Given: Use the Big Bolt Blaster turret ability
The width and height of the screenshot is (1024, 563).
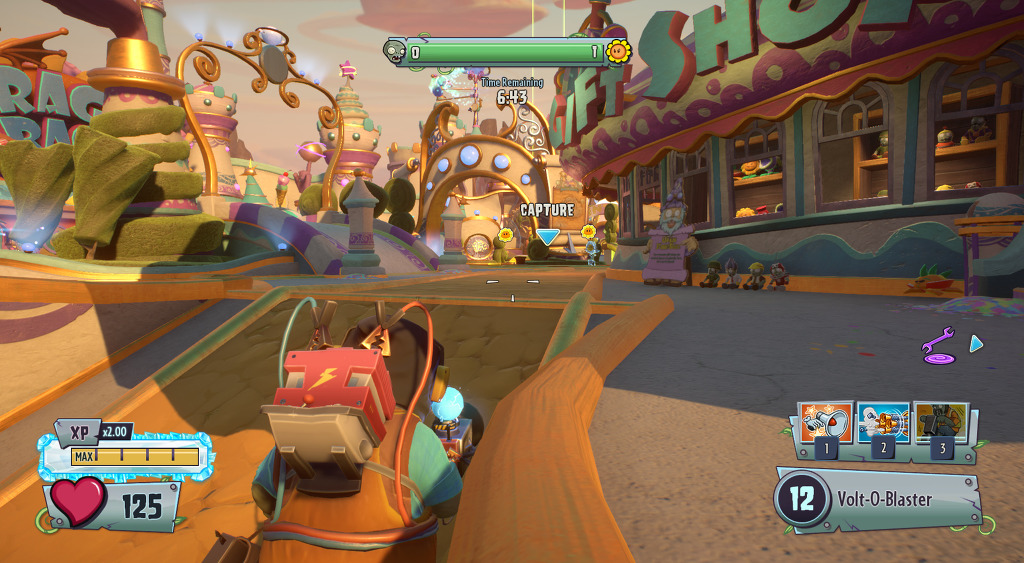Looking at the screenshot, I should (883, 422).
